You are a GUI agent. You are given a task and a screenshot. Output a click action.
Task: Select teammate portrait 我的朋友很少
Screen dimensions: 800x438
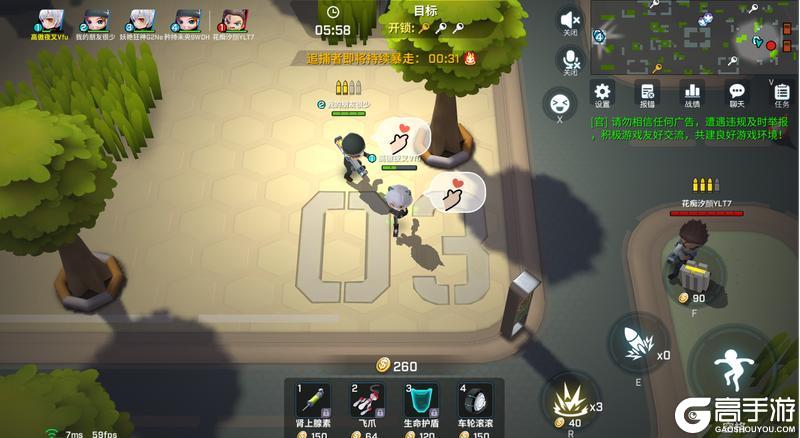tap(93, 20)
